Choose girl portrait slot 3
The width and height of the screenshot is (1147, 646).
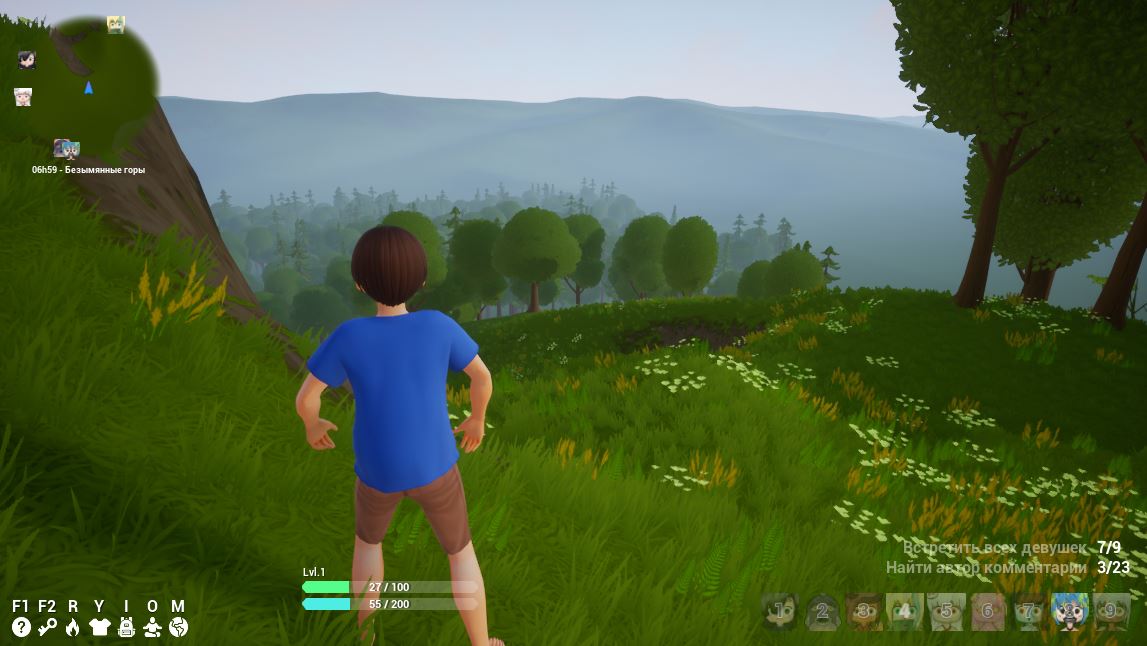pyautogui.click(x=863, y=610)
